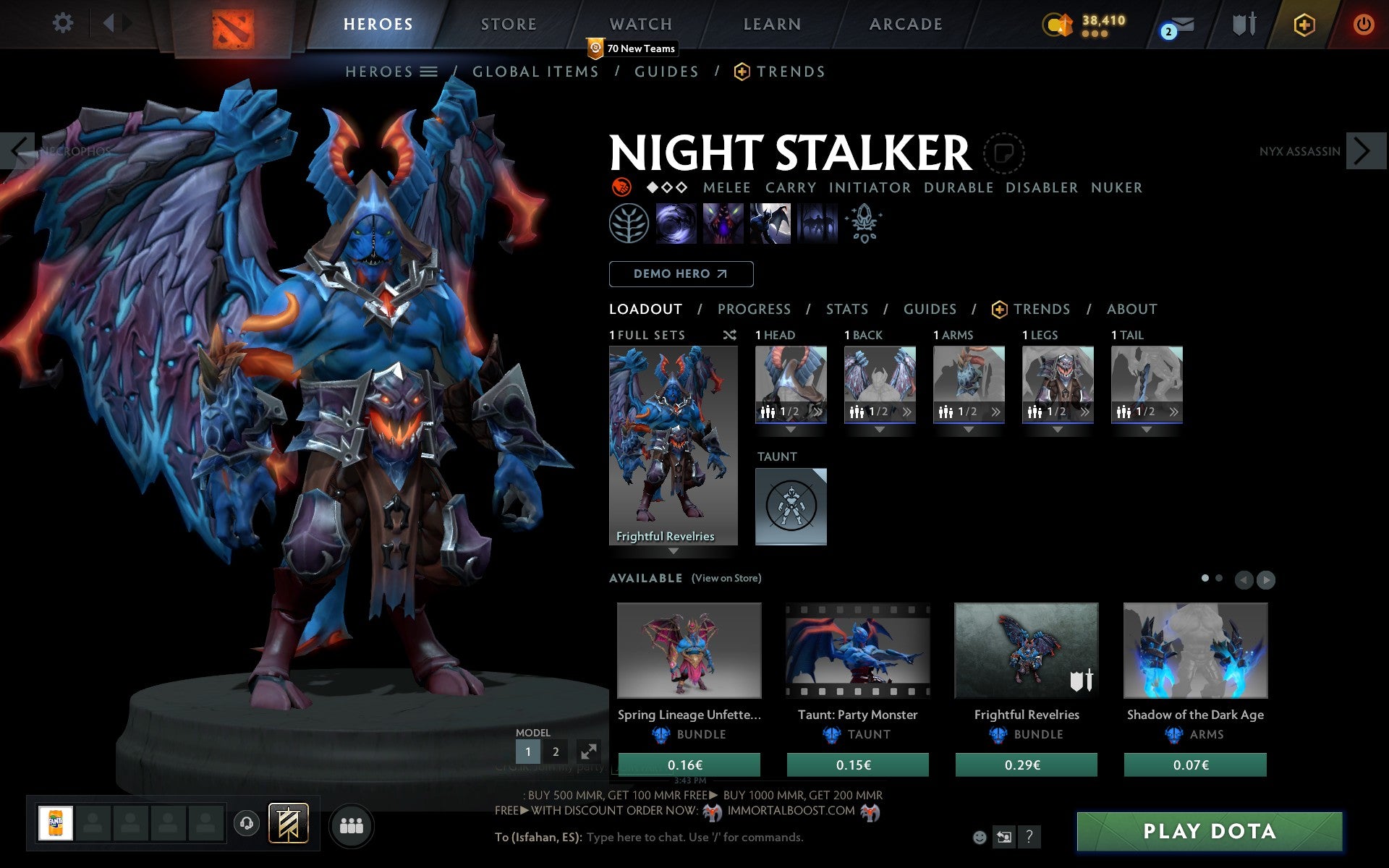Select the Taunt: Party Monster thumbnail
The height and width of the screenshot is (868, 1389).
[x=857, y=651]
